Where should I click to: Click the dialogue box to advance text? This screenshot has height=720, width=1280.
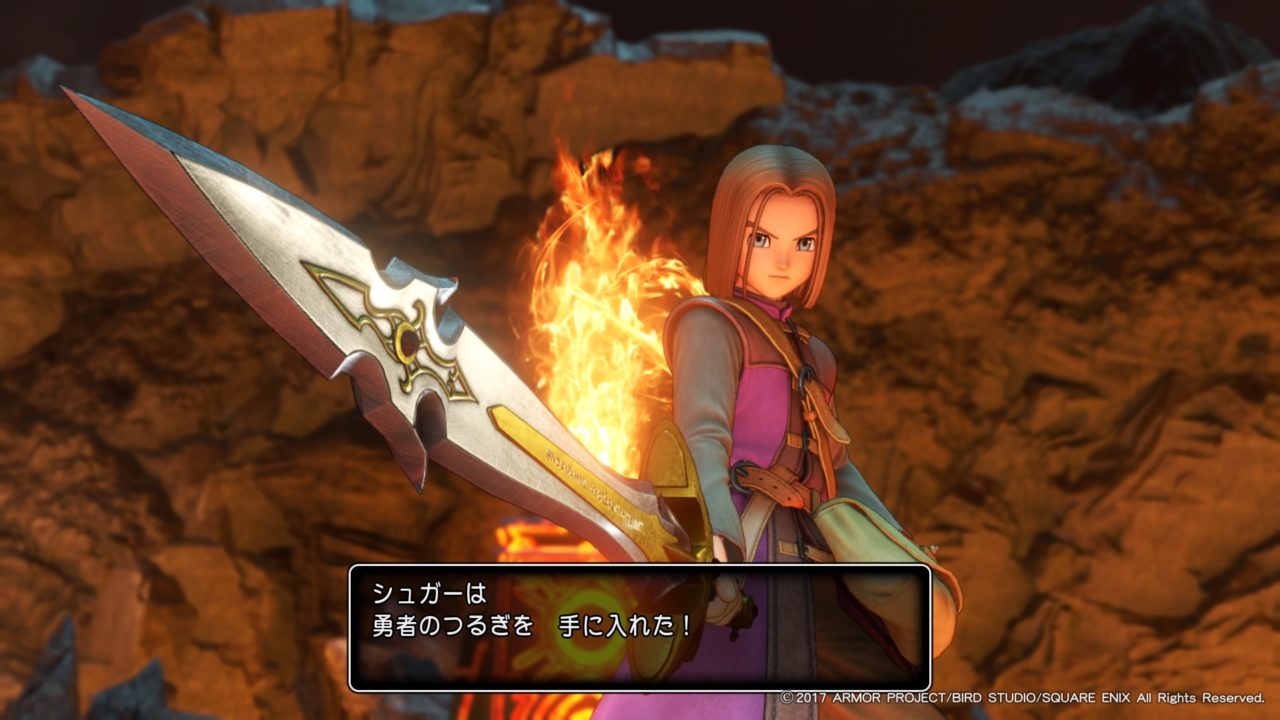(x=640, y=620)
